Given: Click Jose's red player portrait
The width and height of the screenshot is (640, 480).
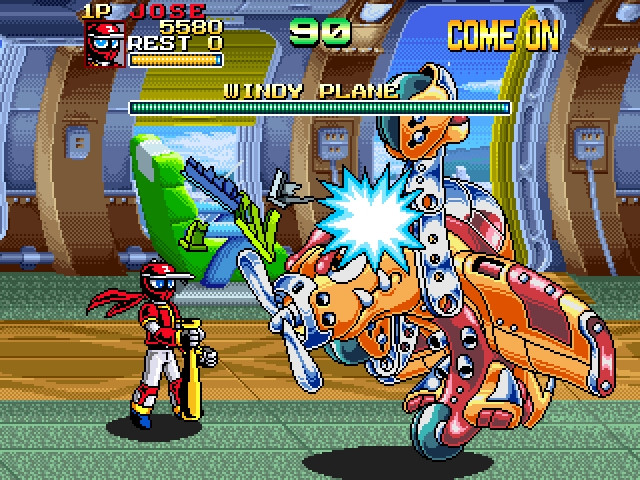Looking at the screenshot, I should point(105,45).
